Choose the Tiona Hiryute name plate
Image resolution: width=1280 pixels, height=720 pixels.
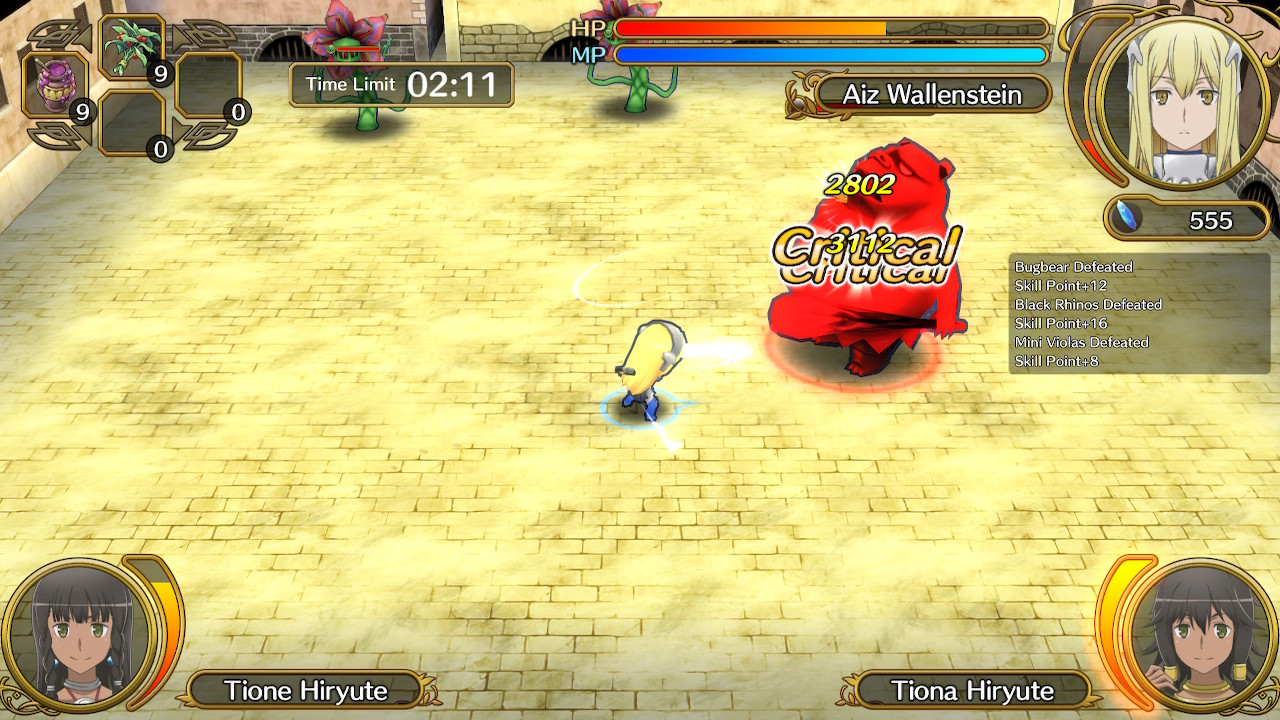[972, 690]
